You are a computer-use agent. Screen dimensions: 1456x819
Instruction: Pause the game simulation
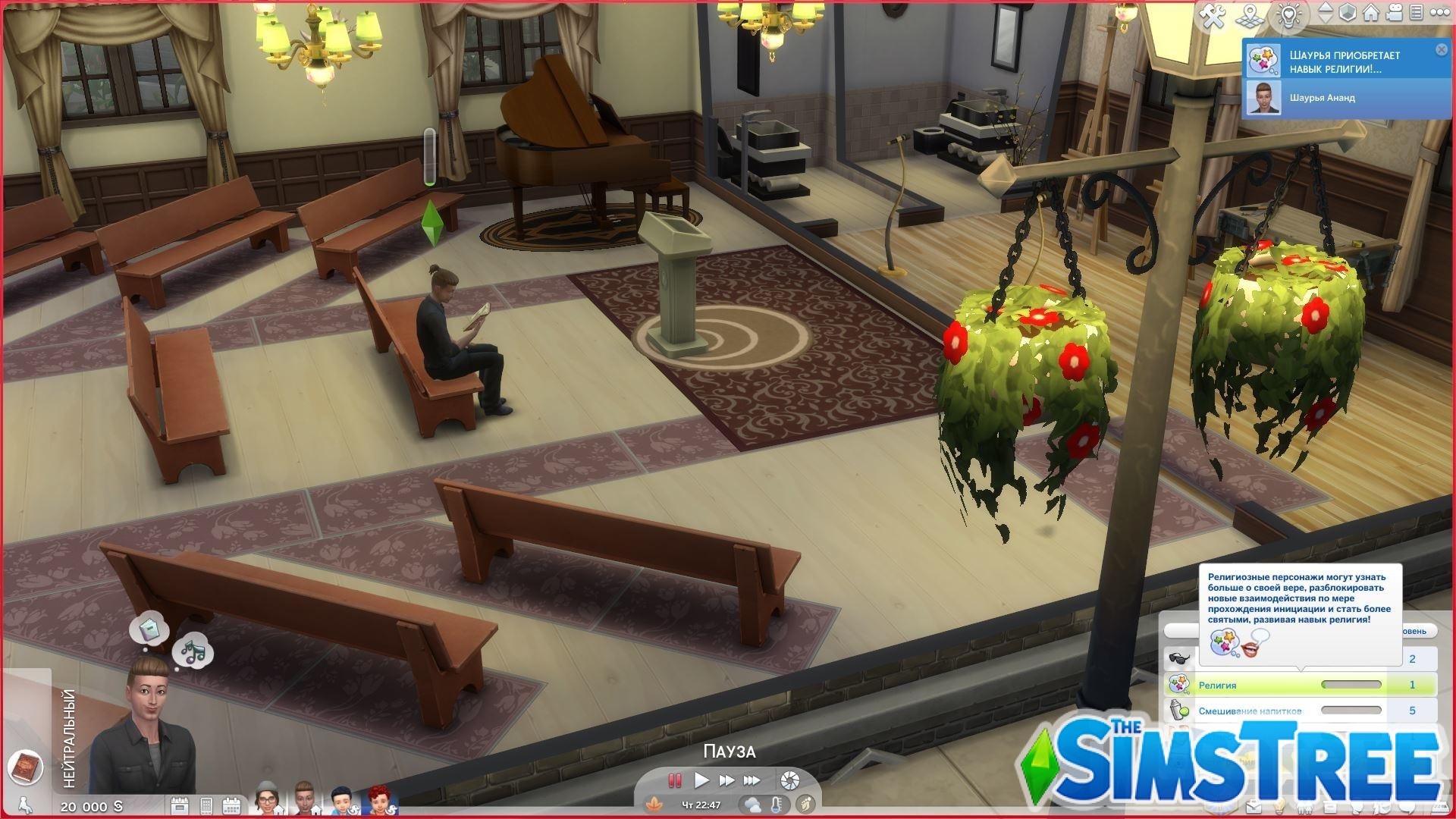click(x=675, y=780)
